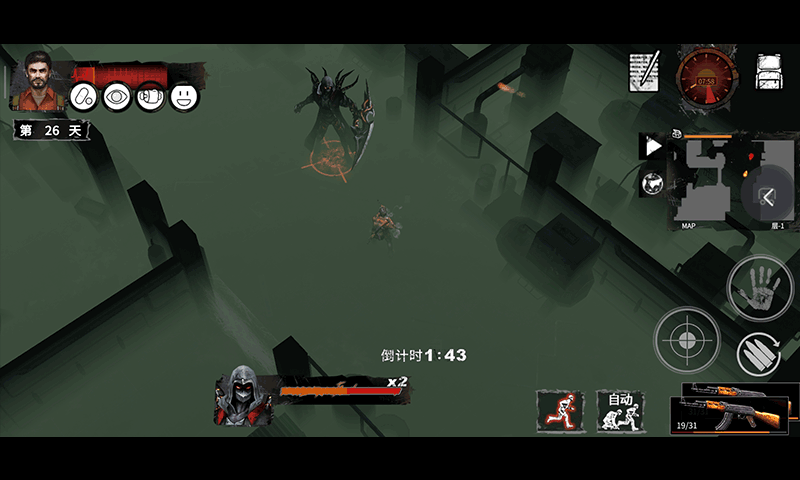
Task: Open the notes journal with pen icon
Action: pyautogui.click(x=644, y=72)
